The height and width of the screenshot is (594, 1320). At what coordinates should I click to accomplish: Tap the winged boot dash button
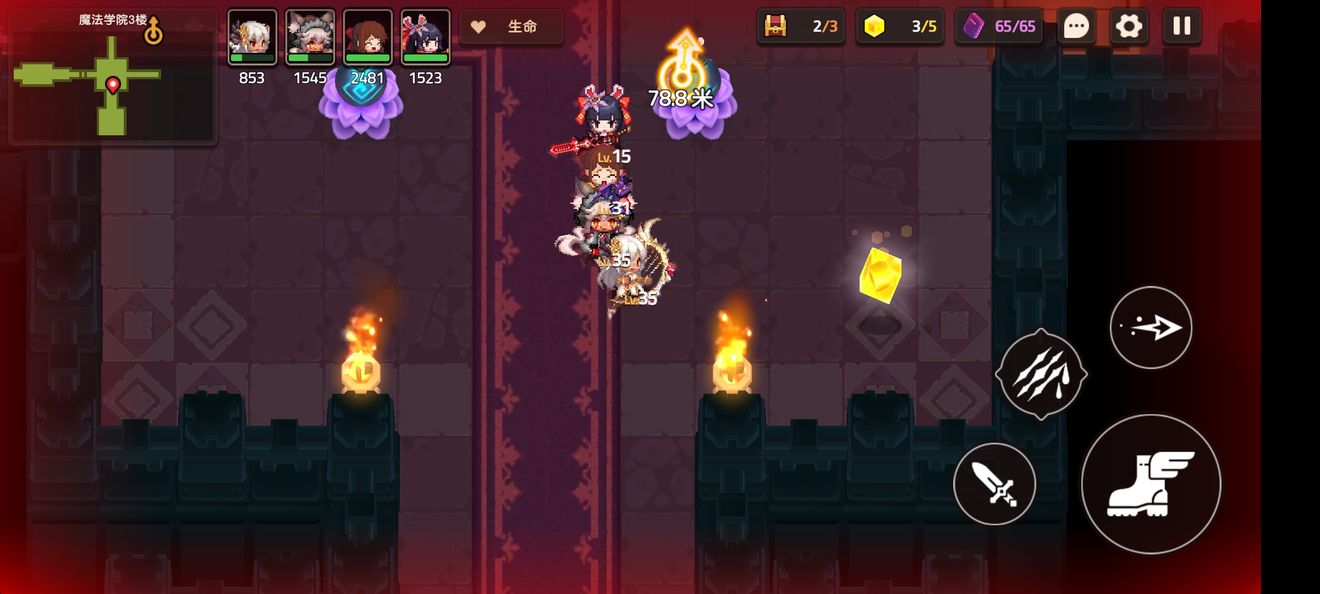point(1151,484)
